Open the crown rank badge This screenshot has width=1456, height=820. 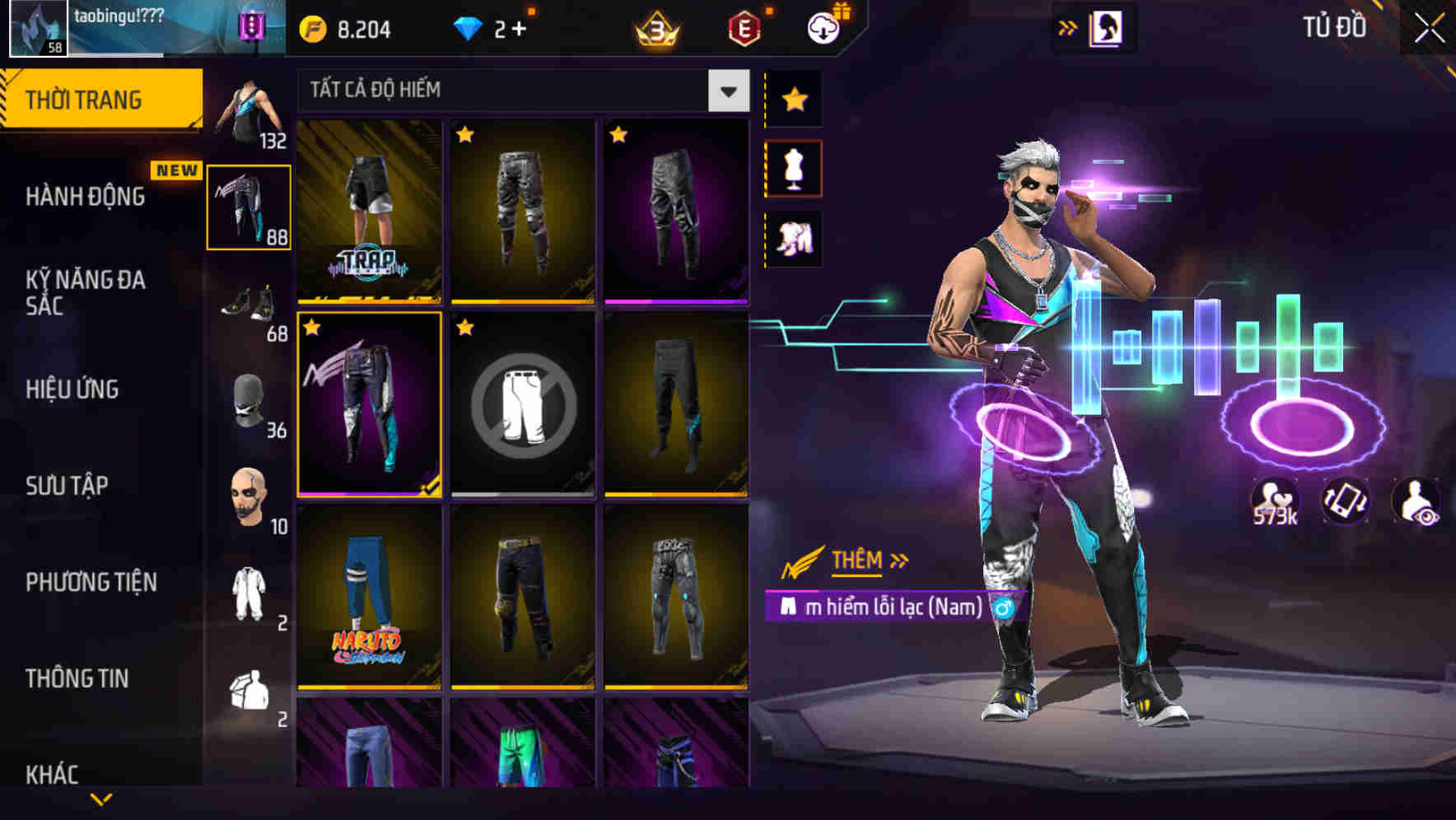pos(655,27)
